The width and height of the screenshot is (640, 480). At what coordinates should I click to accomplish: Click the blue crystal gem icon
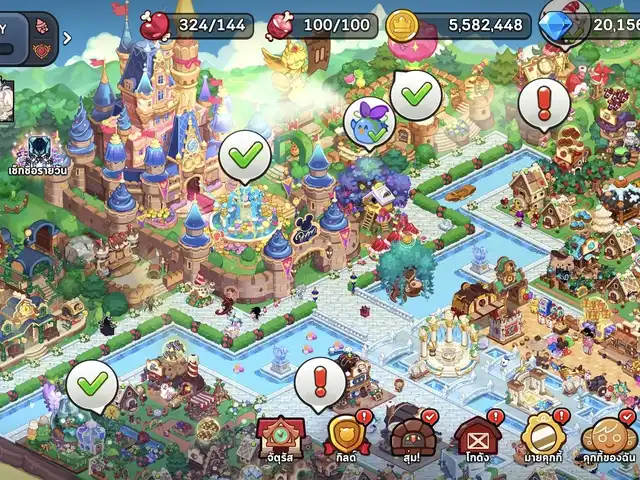(556, 24)
